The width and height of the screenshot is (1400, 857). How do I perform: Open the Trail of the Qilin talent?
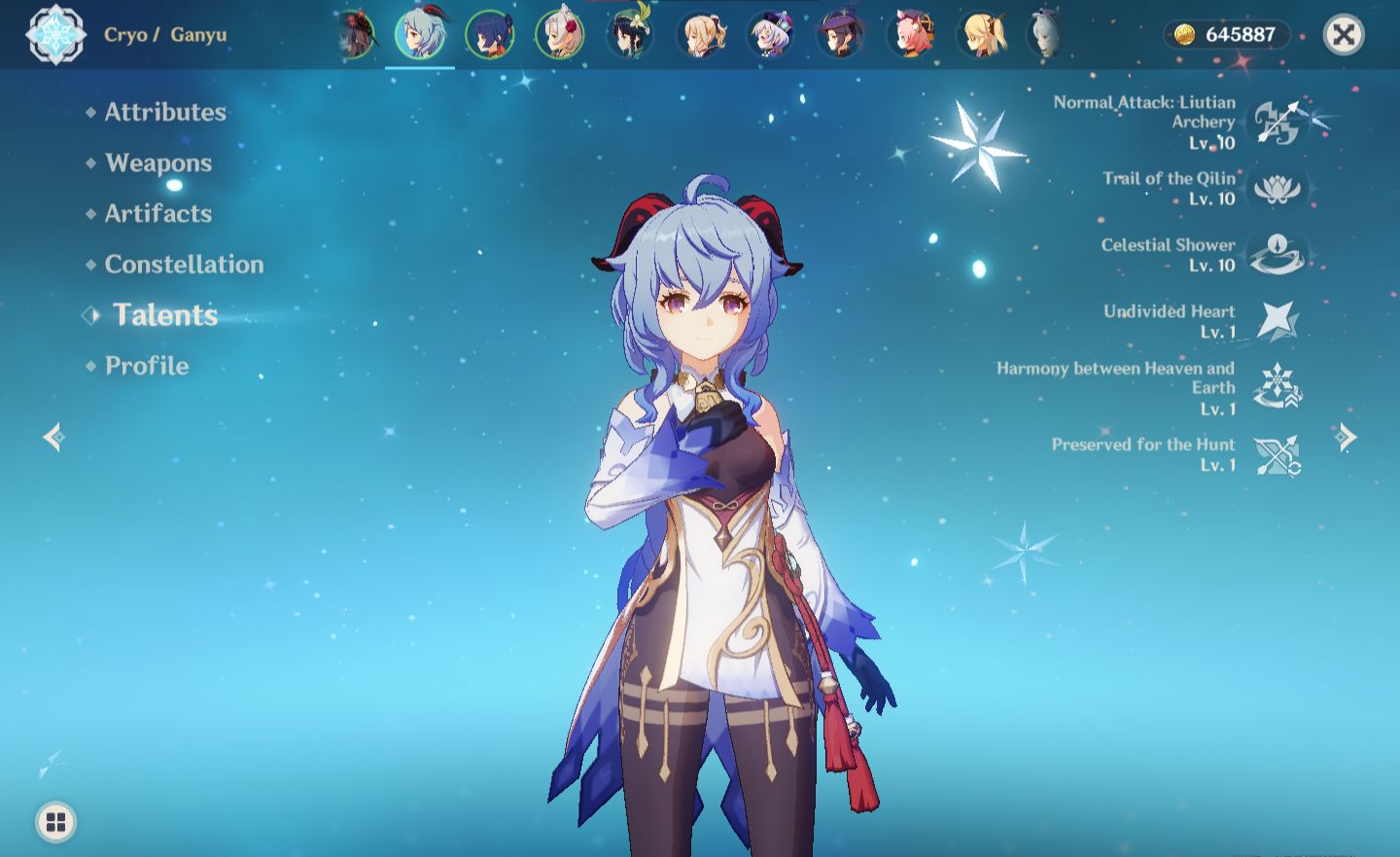click(x=1277, y=188)
